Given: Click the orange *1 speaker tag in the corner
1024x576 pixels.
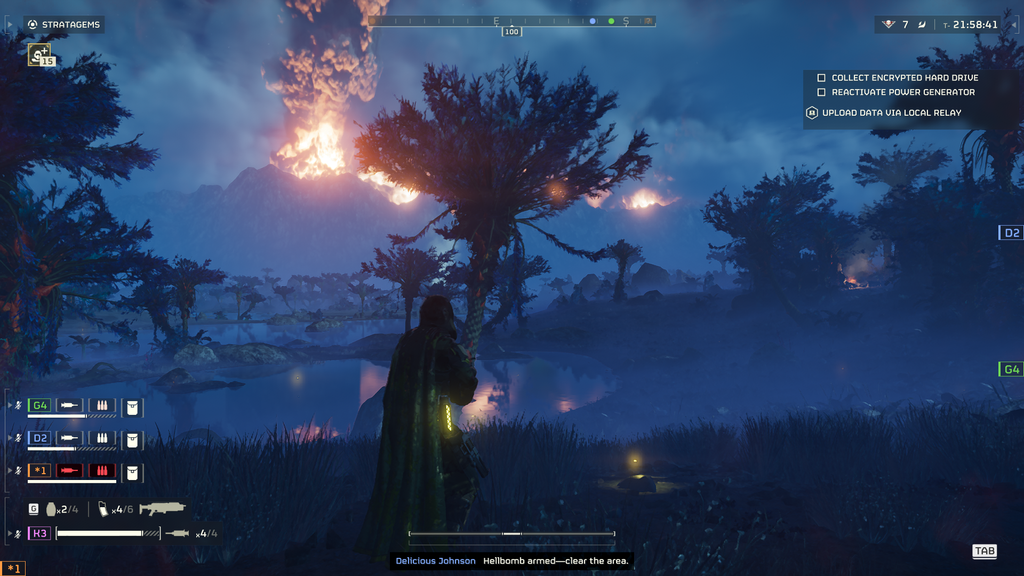Looking at the screenshot, I should 14,568.
